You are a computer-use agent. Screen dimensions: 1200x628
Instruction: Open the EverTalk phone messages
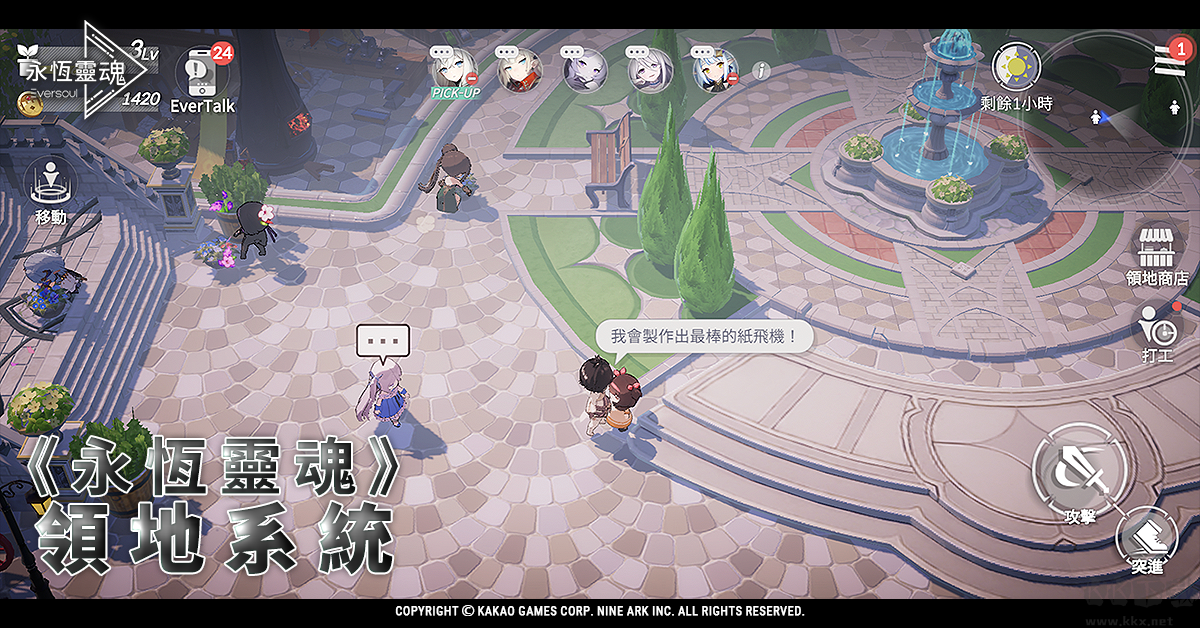(201, 72)
